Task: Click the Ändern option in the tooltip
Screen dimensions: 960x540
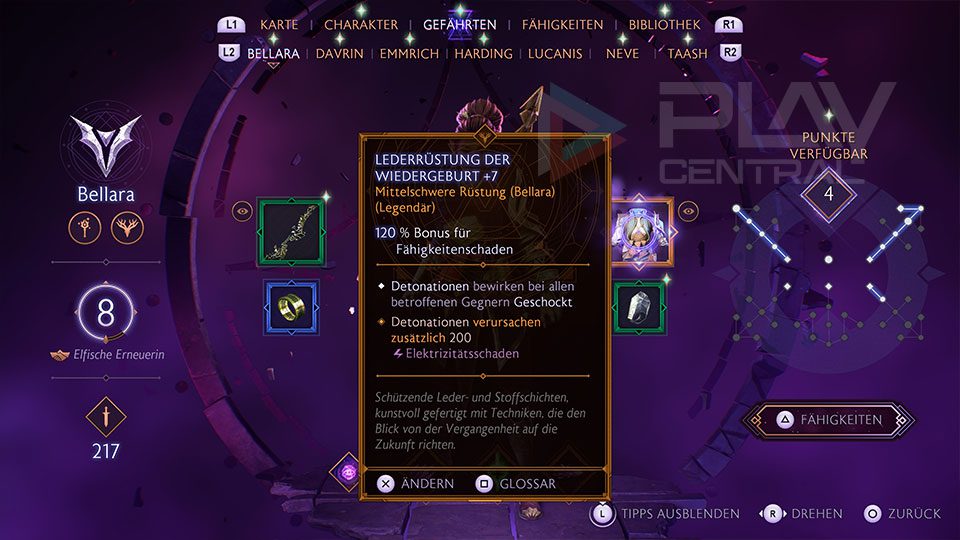Action: 415,484
